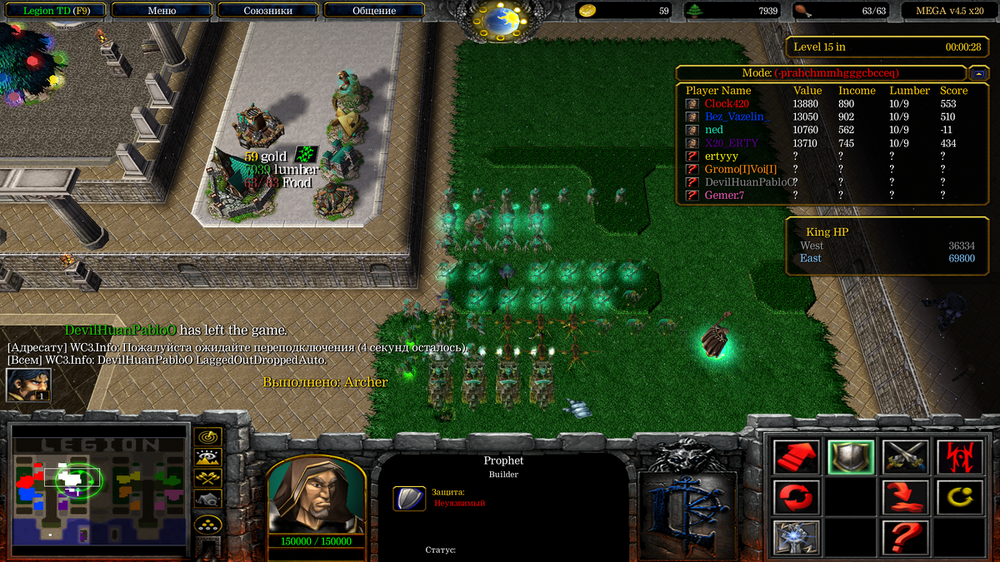Toggle the minimap creep camp display button
Image resolution: width=1000 pixels, height=562 pixels.
[x=208, y=499]
